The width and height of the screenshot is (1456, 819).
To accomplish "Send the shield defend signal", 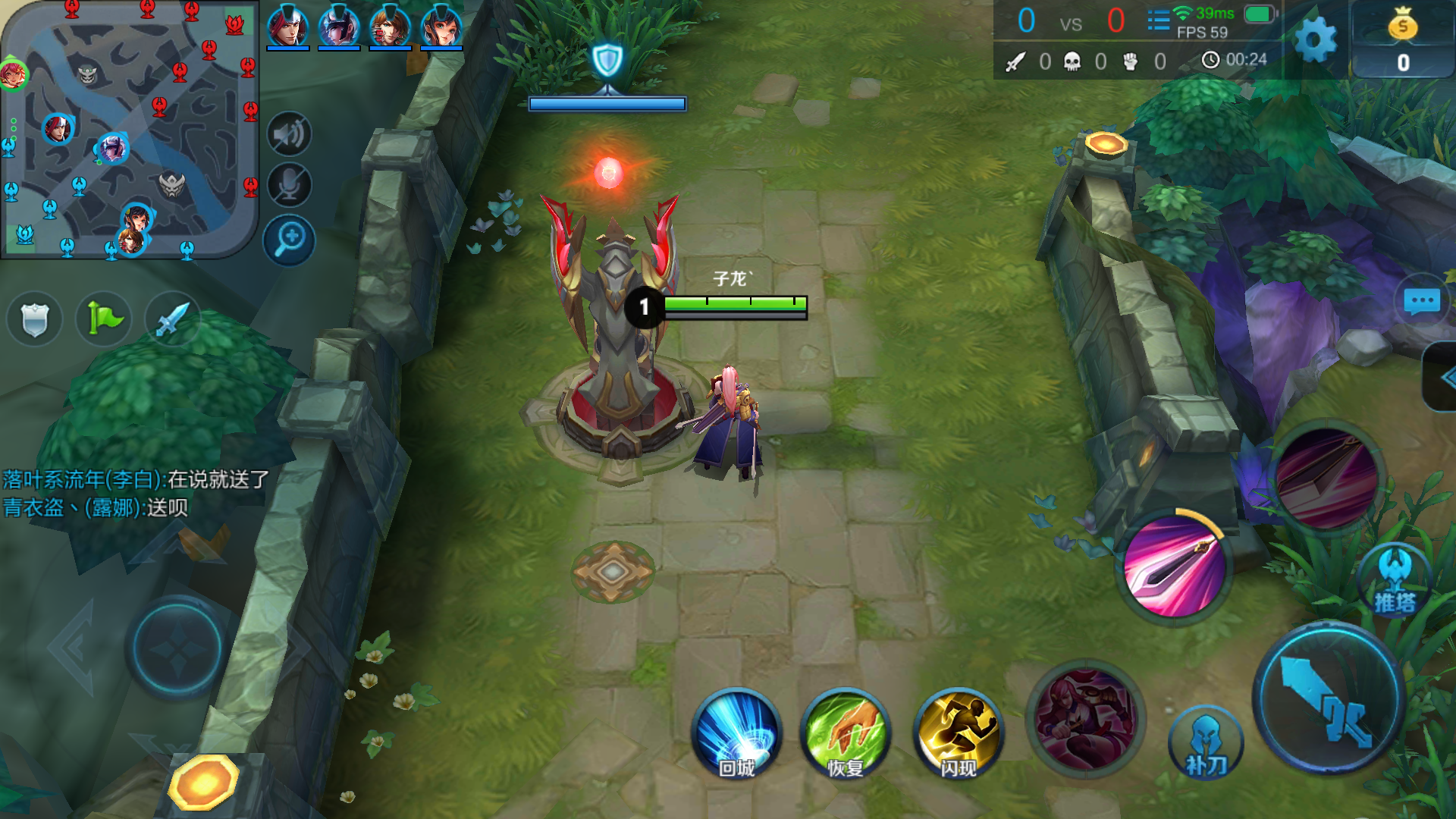I will (34, 318).
